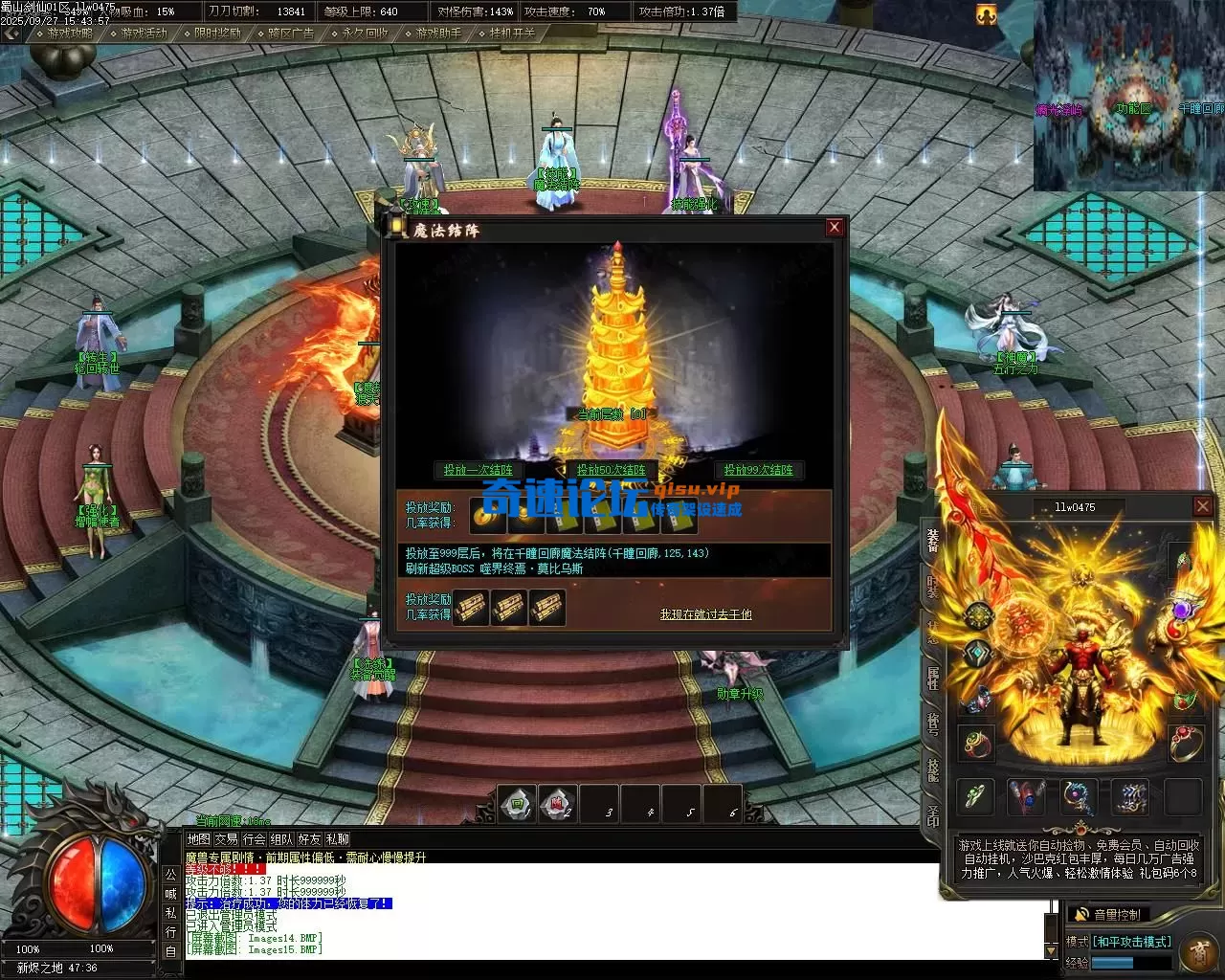
Task: Click 投放一次结阵 button
Action: click(478, 470)
